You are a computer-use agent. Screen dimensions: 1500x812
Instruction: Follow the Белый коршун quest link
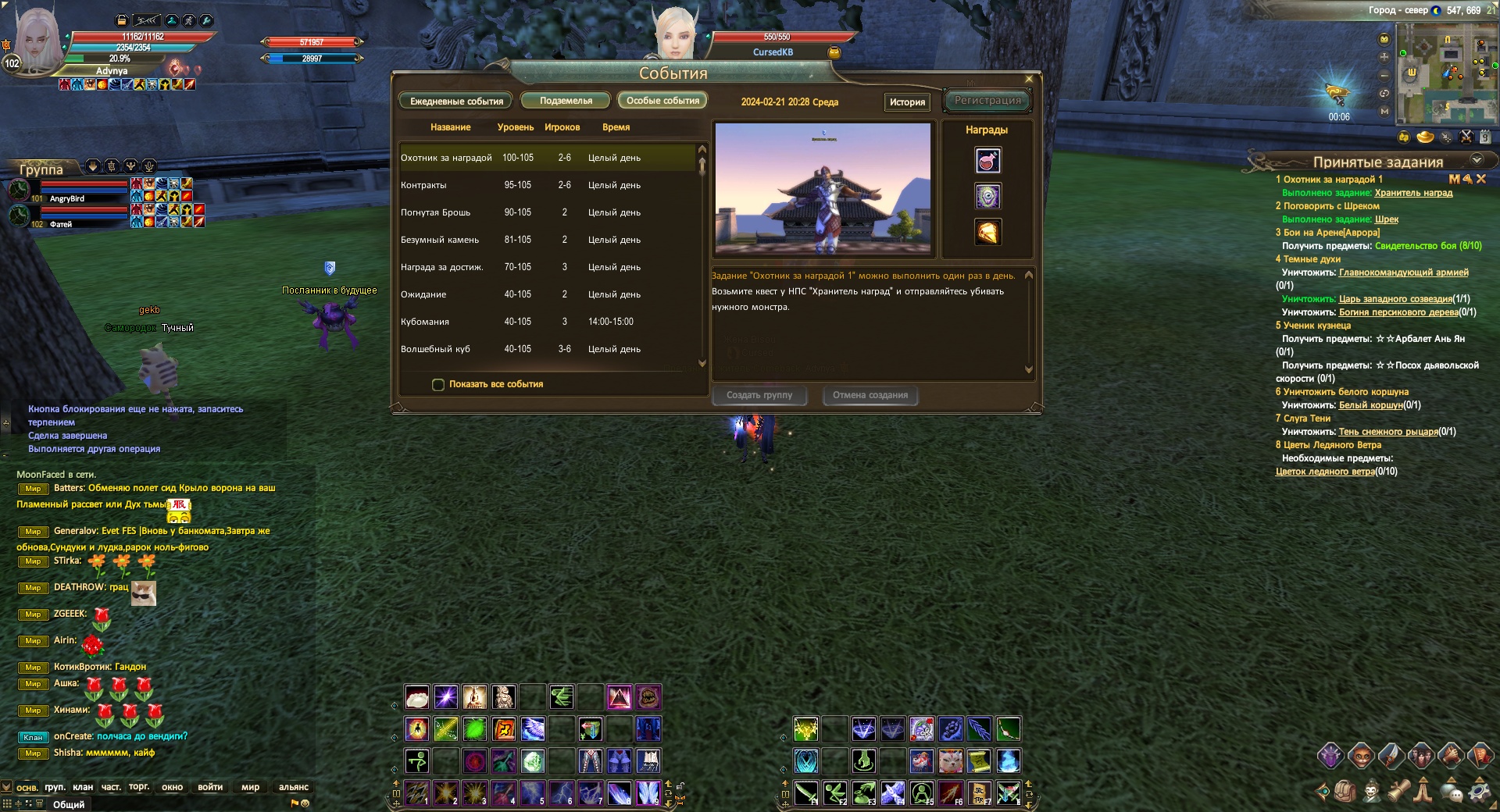tap(1370, 405)
